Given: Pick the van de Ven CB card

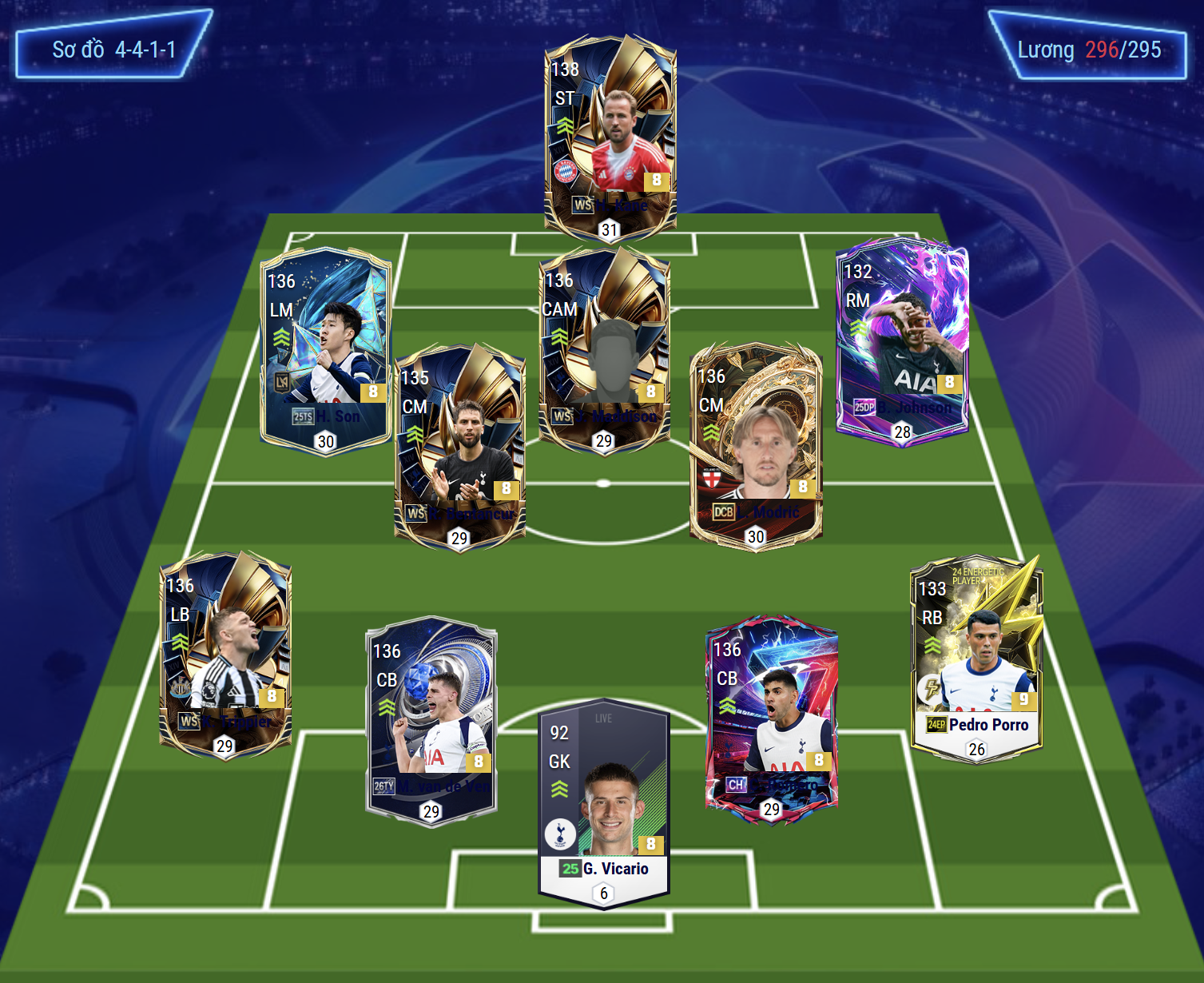Looking at the screenshot, I should pyautogui.click(x=431, y=721).
